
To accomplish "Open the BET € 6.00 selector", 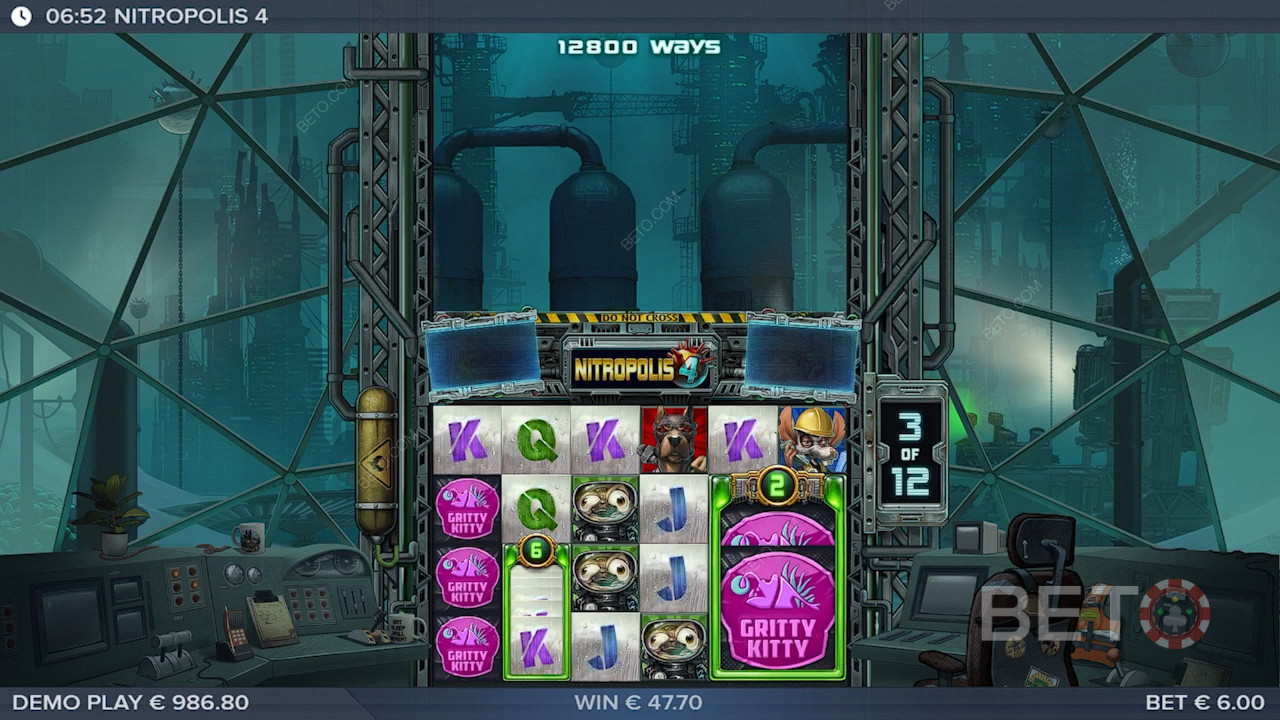I will click(x=1204, y=702).
